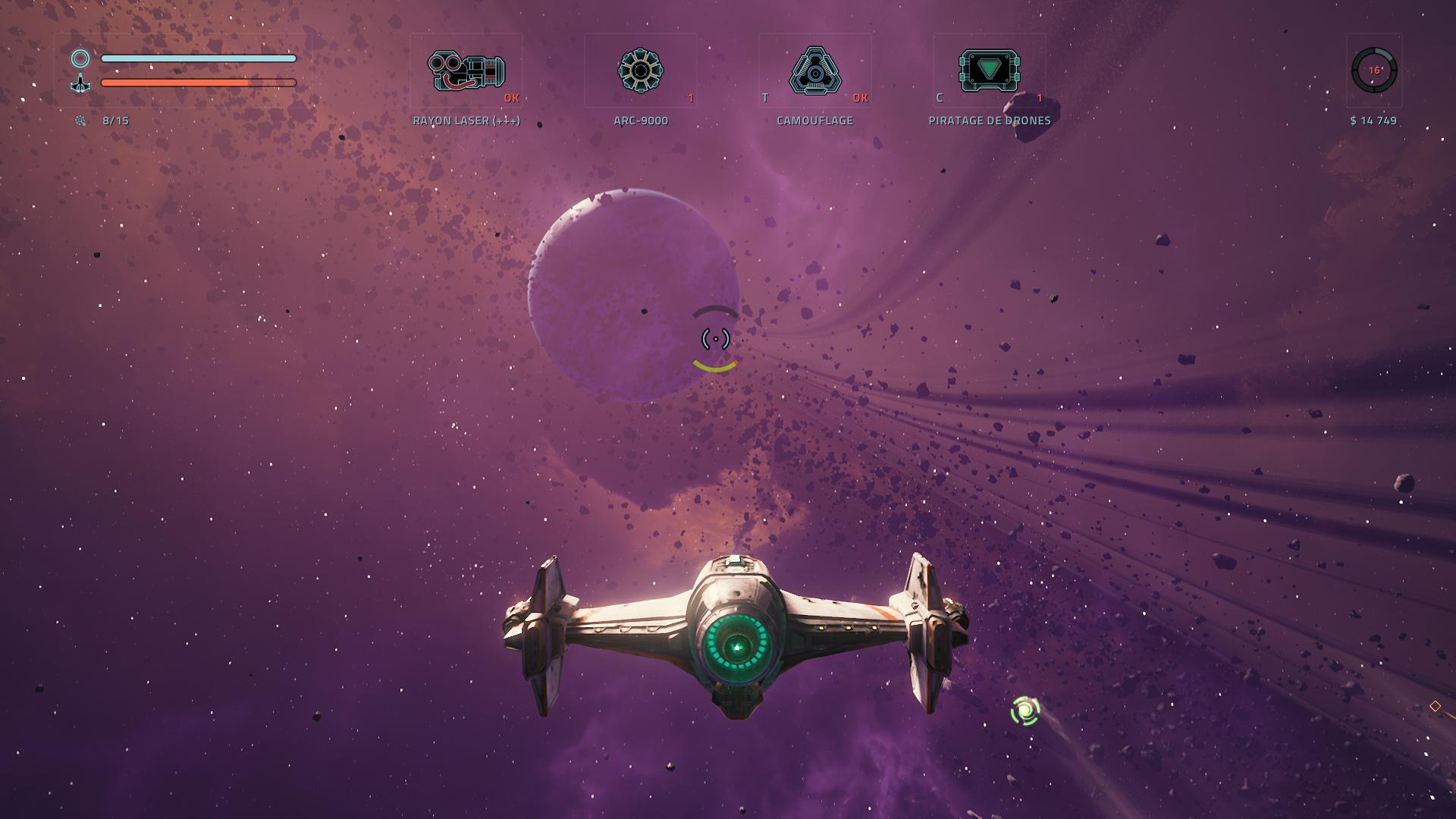Activate the Camouflage device

814,71
